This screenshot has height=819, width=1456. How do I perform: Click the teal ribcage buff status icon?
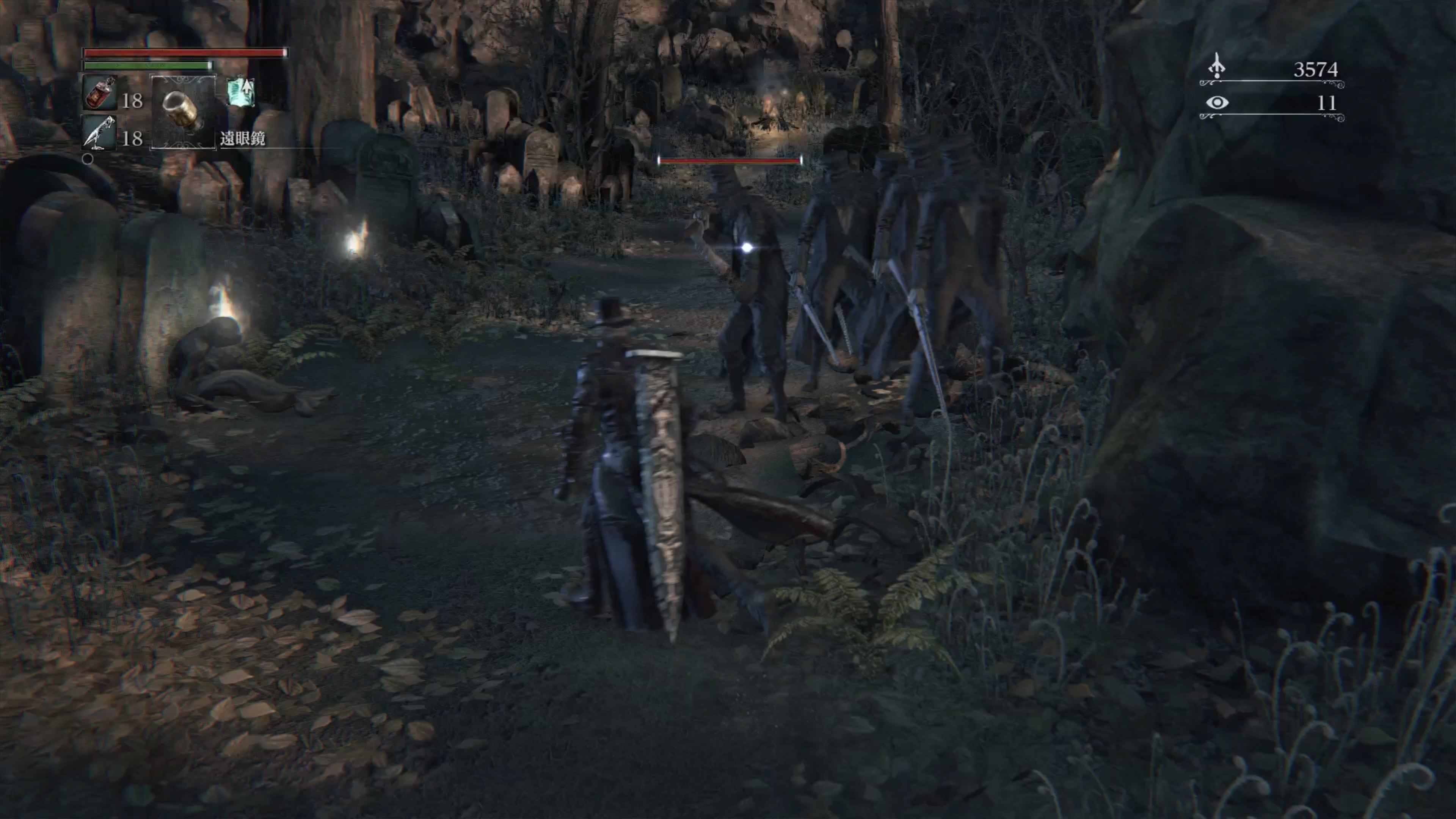[241, 92]
